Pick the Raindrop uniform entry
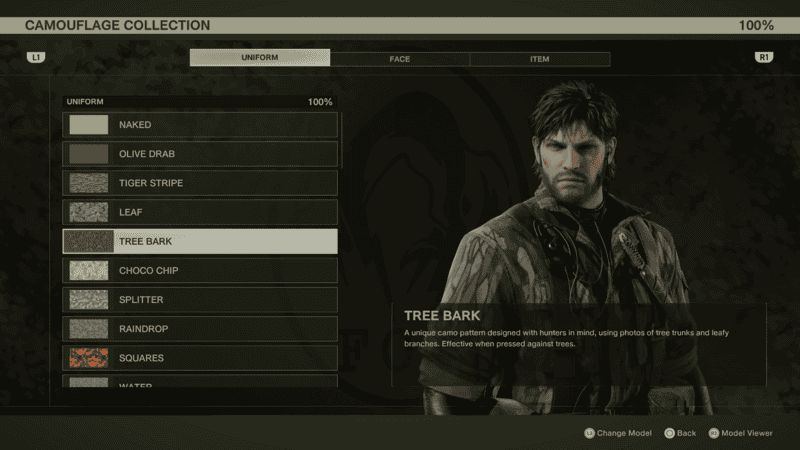The image size is (800, 450). pos(200,328)
